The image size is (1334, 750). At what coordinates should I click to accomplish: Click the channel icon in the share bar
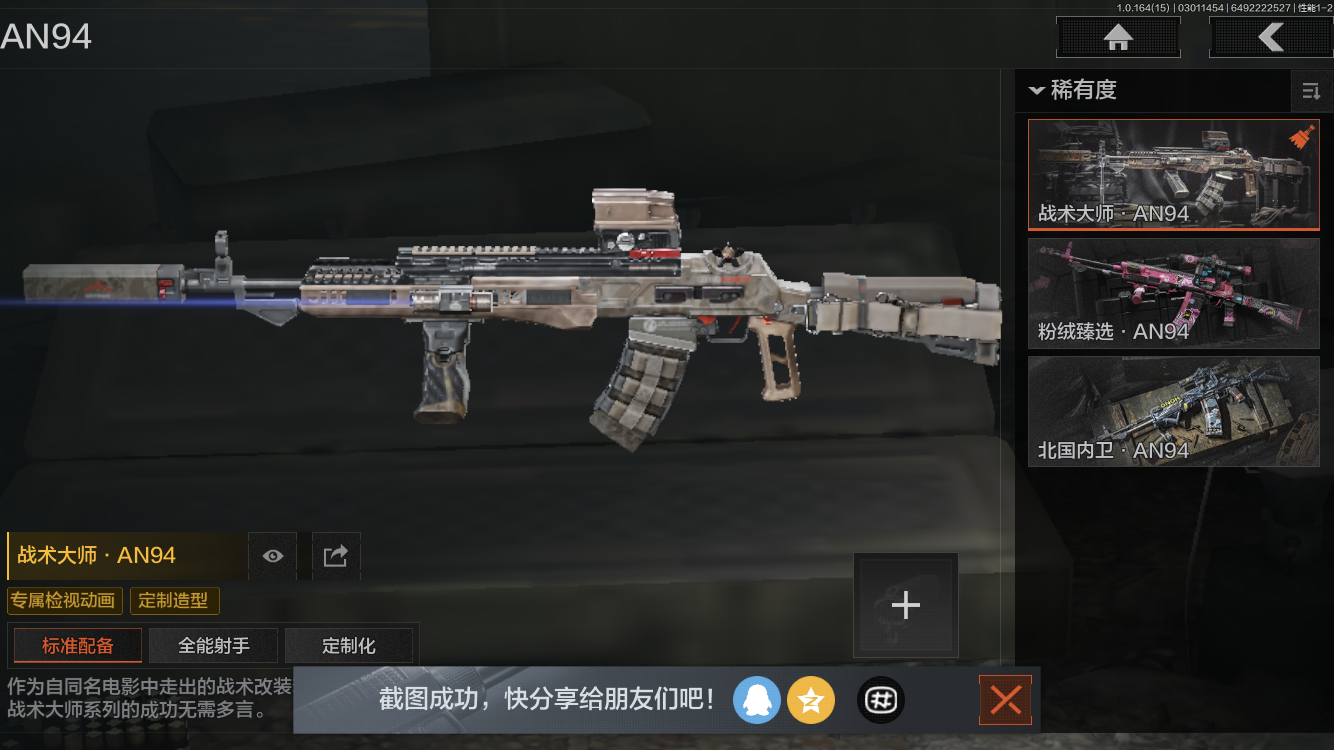[881, 700]
